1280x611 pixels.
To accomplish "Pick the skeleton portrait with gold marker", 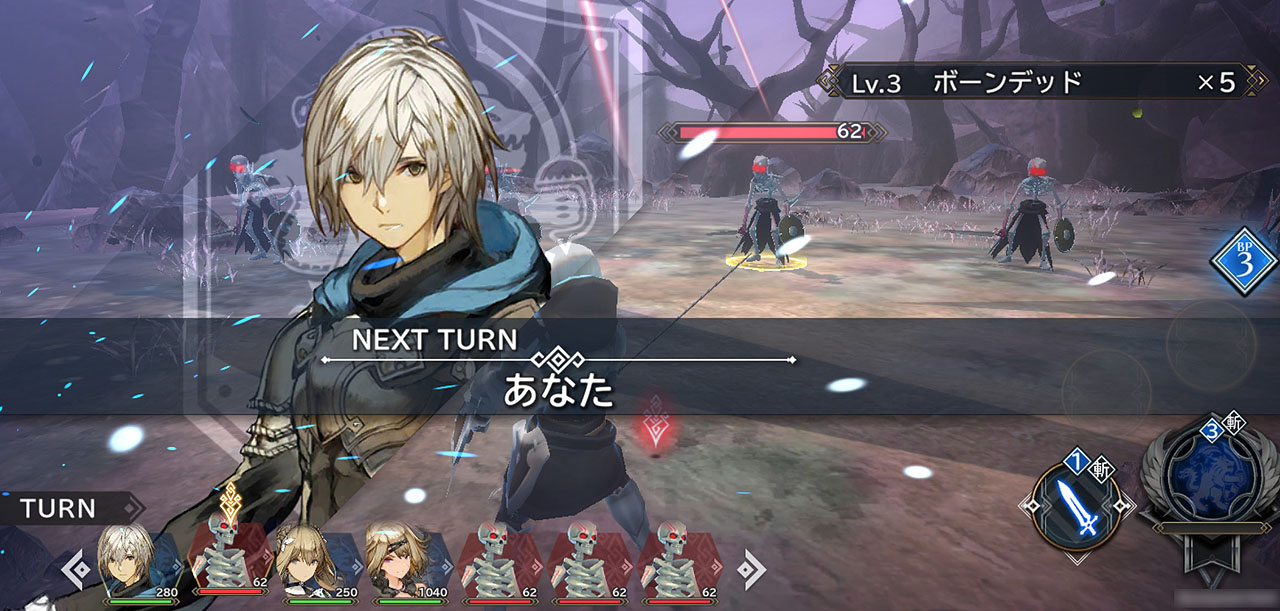I will [227, 562].
